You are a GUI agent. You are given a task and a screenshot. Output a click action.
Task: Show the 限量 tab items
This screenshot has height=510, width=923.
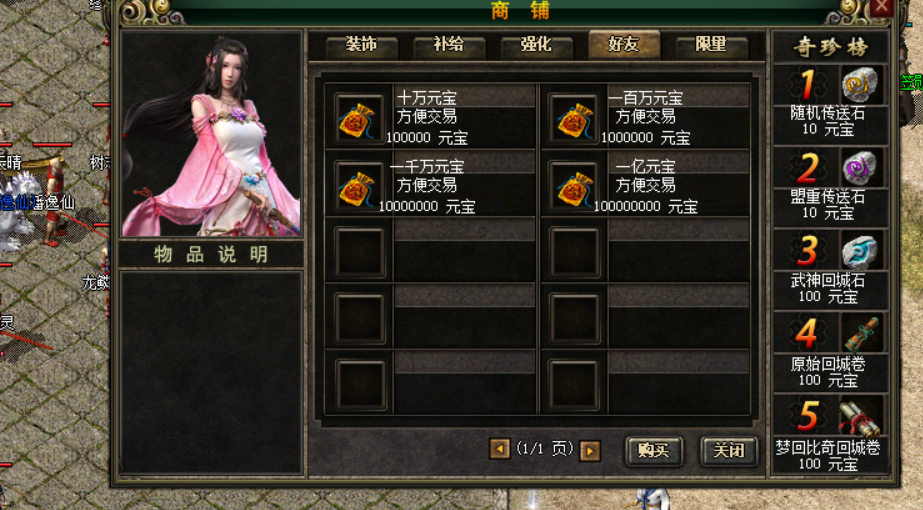click(x=710, y=46)
